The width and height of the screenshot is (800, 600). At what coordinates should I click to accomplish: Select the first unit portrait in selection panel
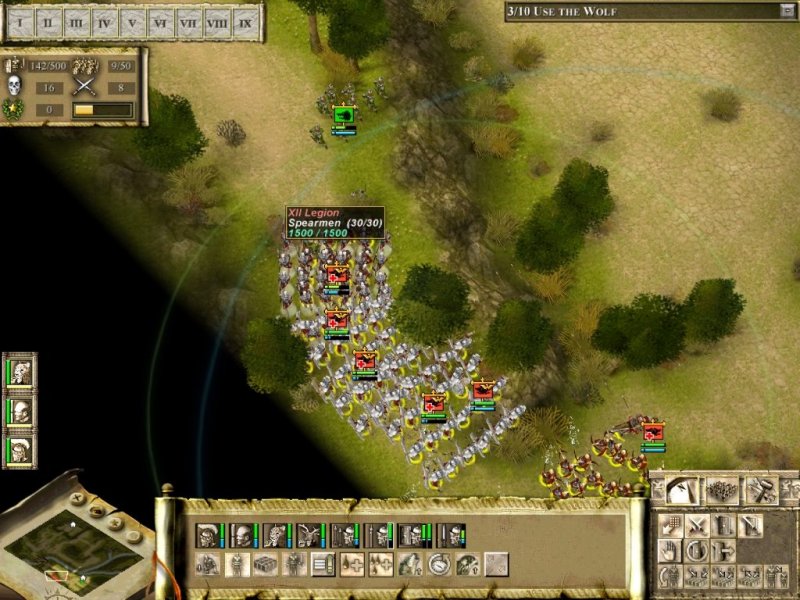click(x=208, y=535)
